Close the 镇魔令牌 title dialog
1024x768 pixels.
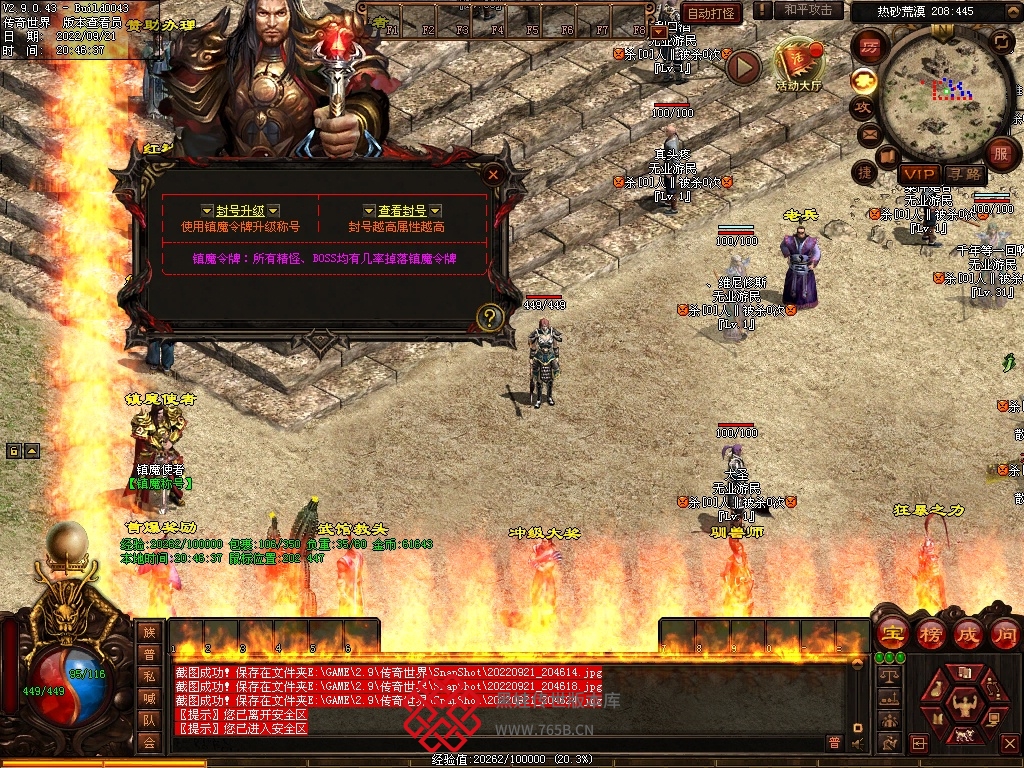click(492, 174)
